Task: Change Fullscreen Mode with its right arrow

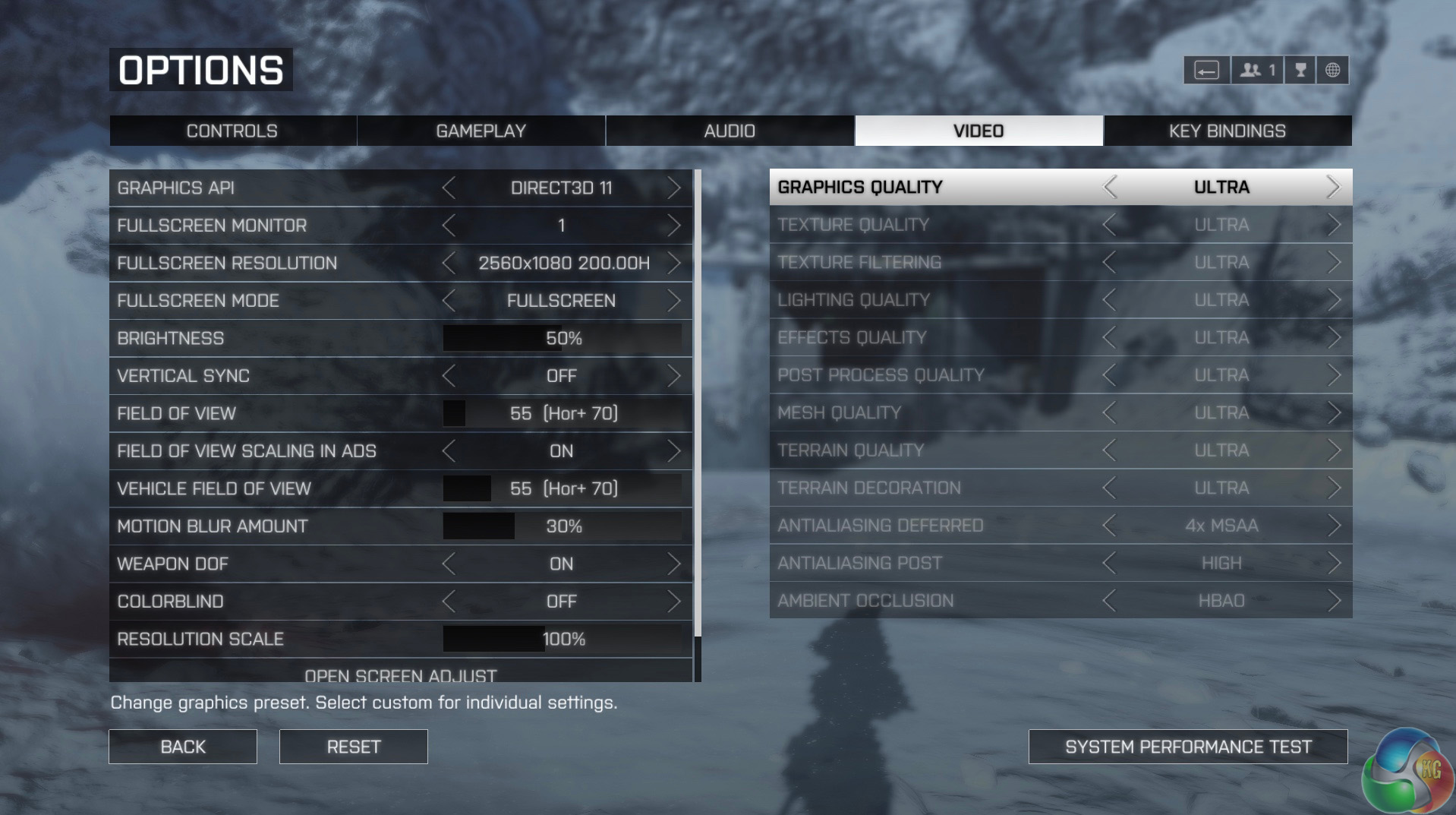Action: pos(673,301)
